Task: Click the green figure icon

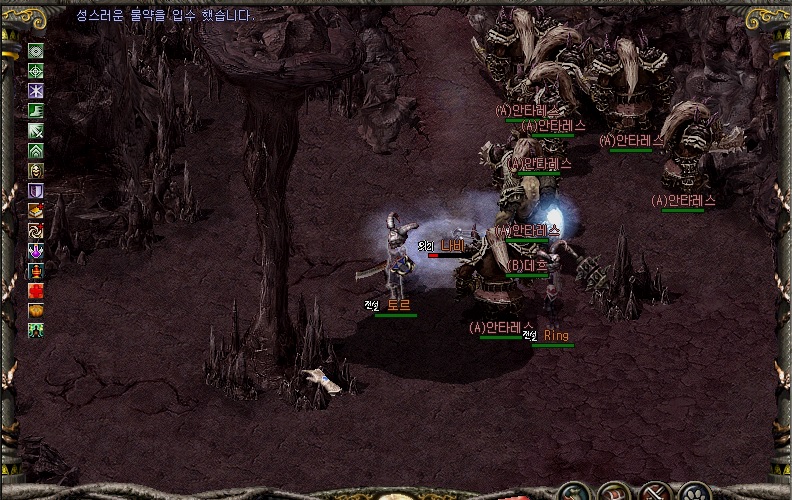Action: pyautogui.click(x=36, y=331)
